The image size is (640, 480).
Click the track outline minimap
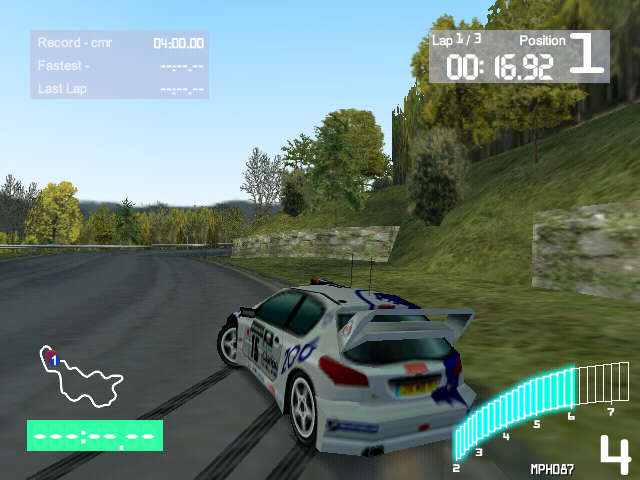[80, 377]
